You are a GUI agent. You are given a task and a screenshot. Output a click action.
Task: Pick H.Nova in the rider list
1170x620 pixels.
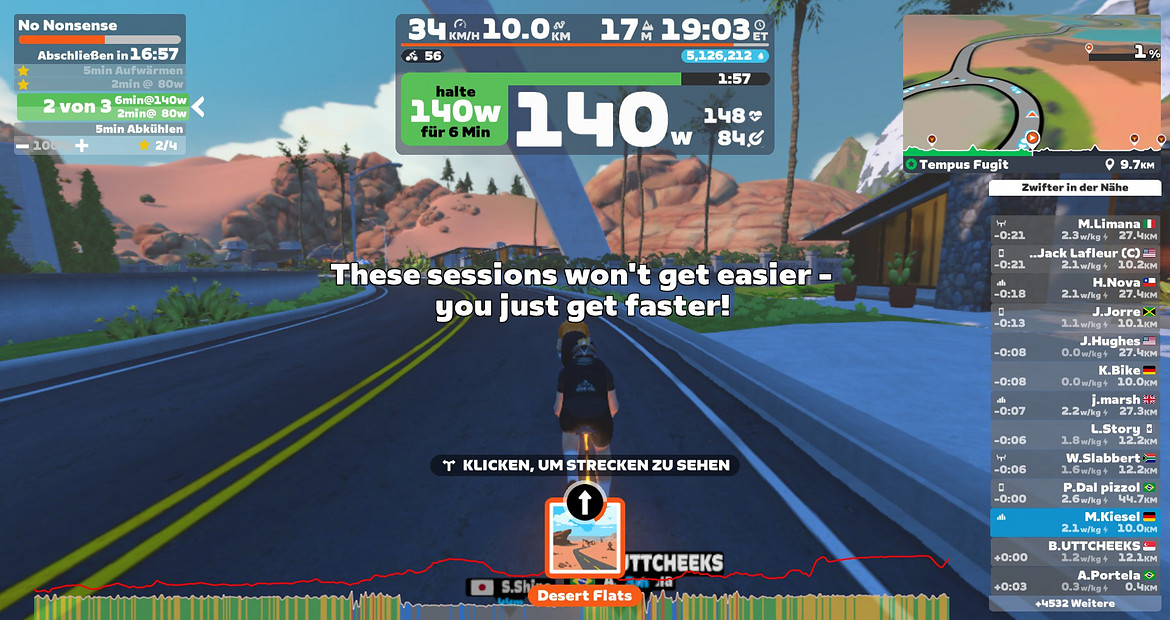tap(1075, 288)
